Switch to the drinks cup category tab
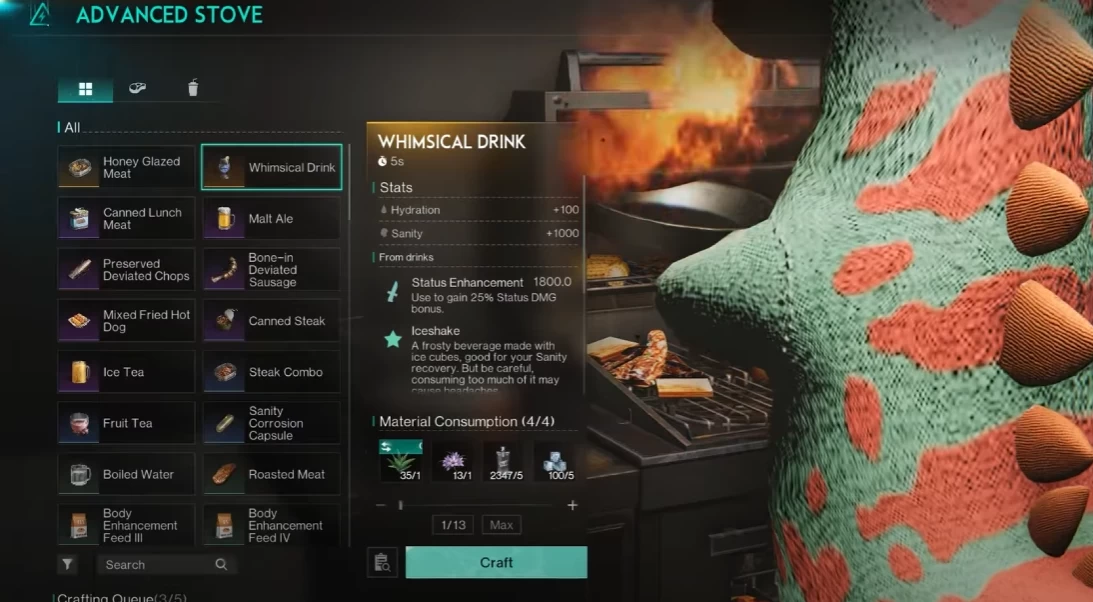This screenshot has height=602, width=1093. [x=193, y=89]
